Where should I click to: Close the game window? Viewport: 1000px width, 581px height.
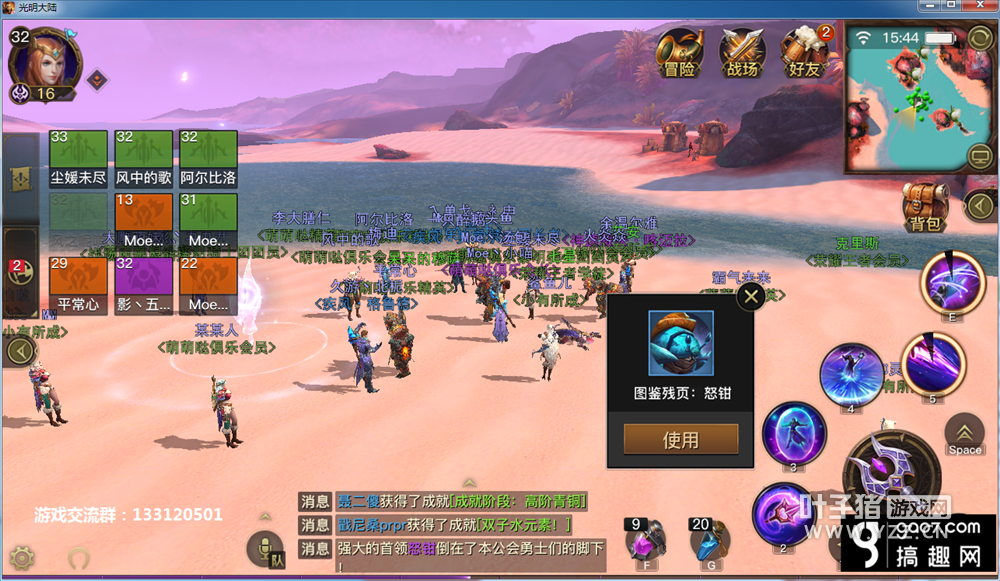point(984,8)
